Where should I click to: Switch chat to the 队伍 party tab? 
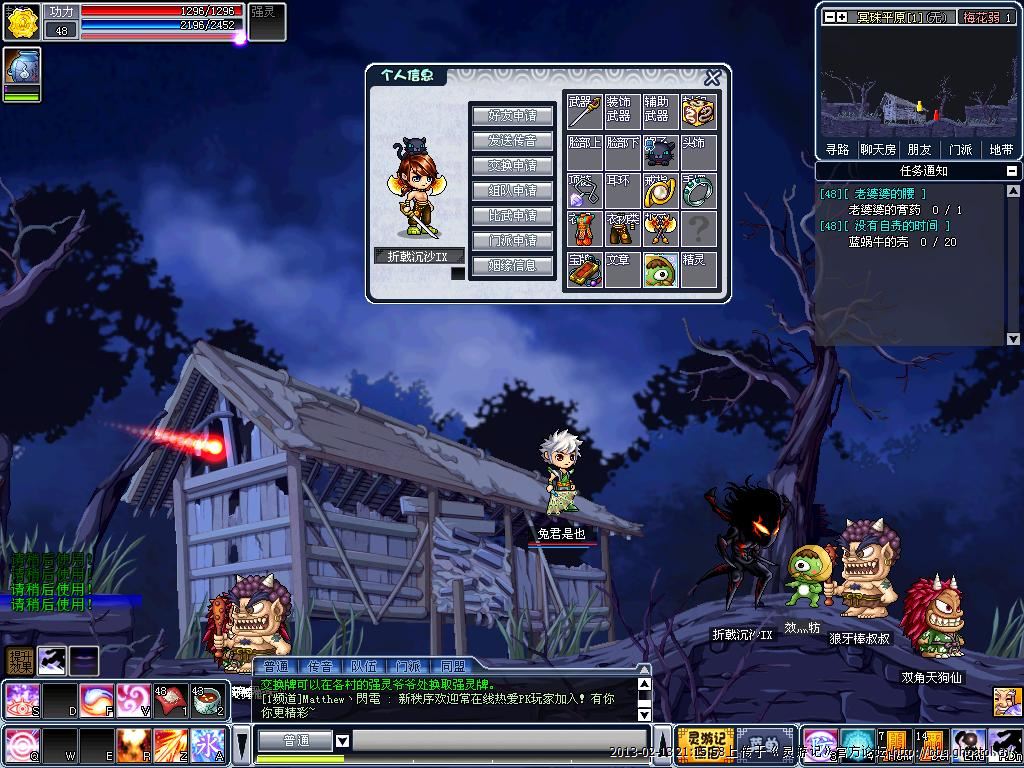click(x=363, y=666)
